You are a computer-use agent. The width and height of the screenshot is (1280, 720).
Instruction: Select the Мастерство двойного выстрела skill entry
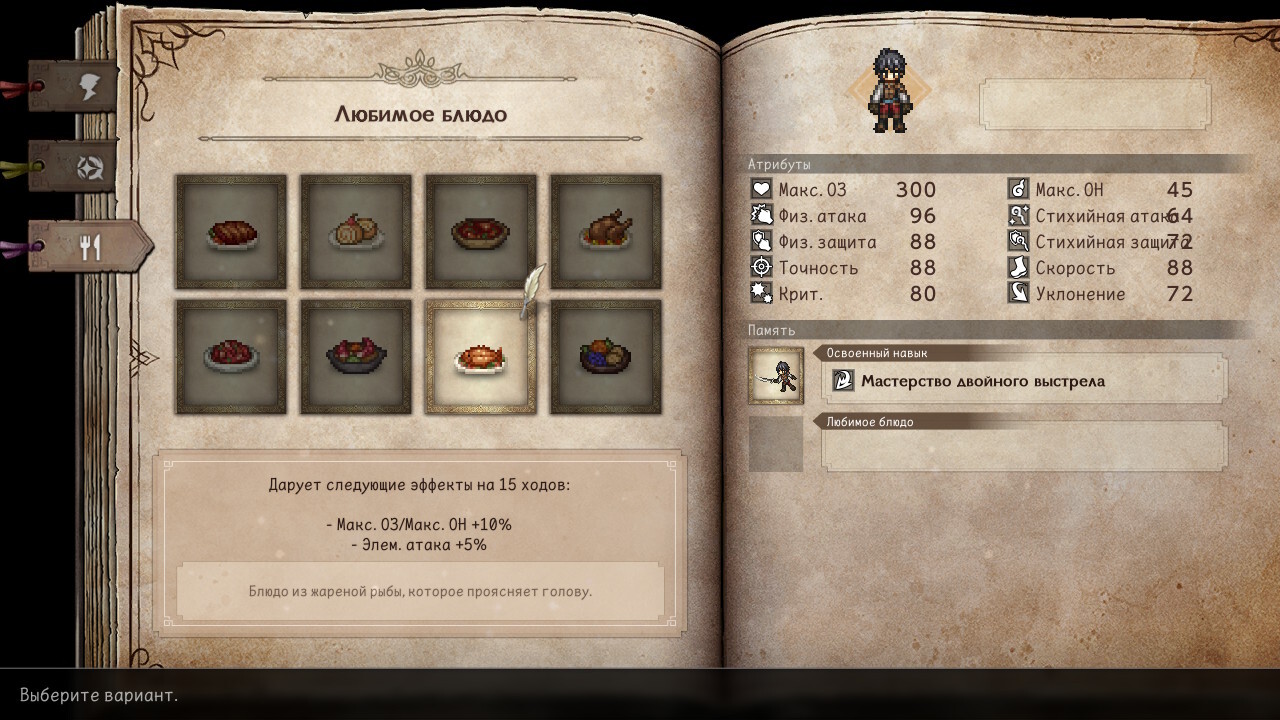[x=1024, y=381]
